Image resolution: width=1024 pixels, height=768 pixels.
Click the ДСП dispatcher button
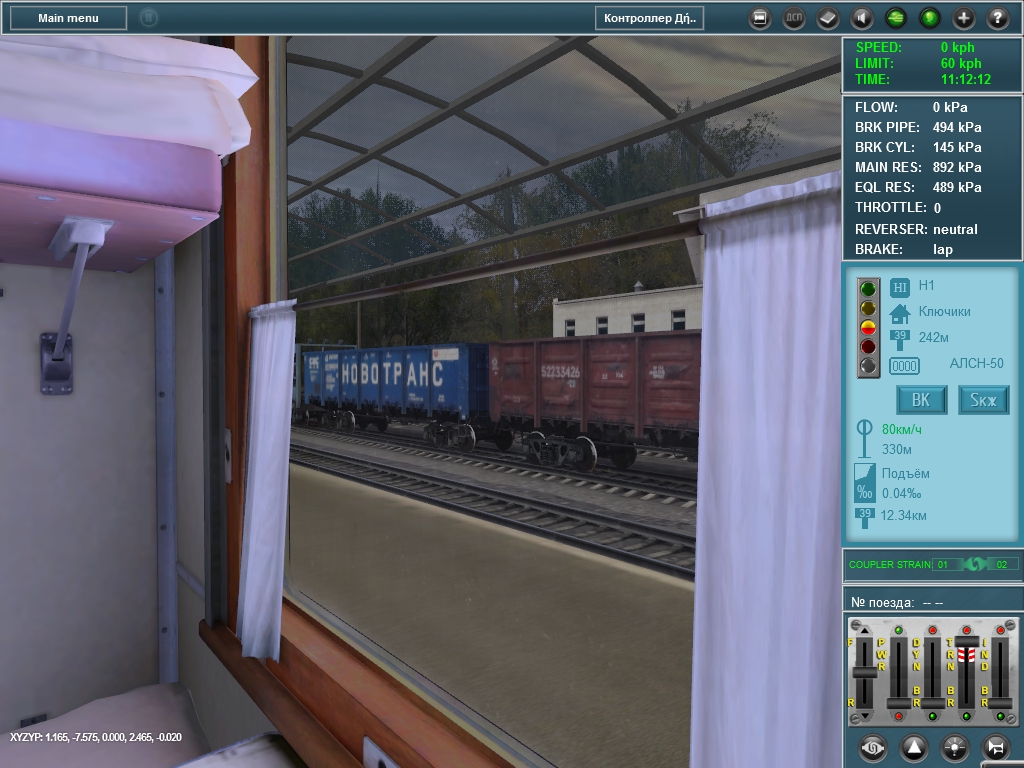tap(794, 18)
